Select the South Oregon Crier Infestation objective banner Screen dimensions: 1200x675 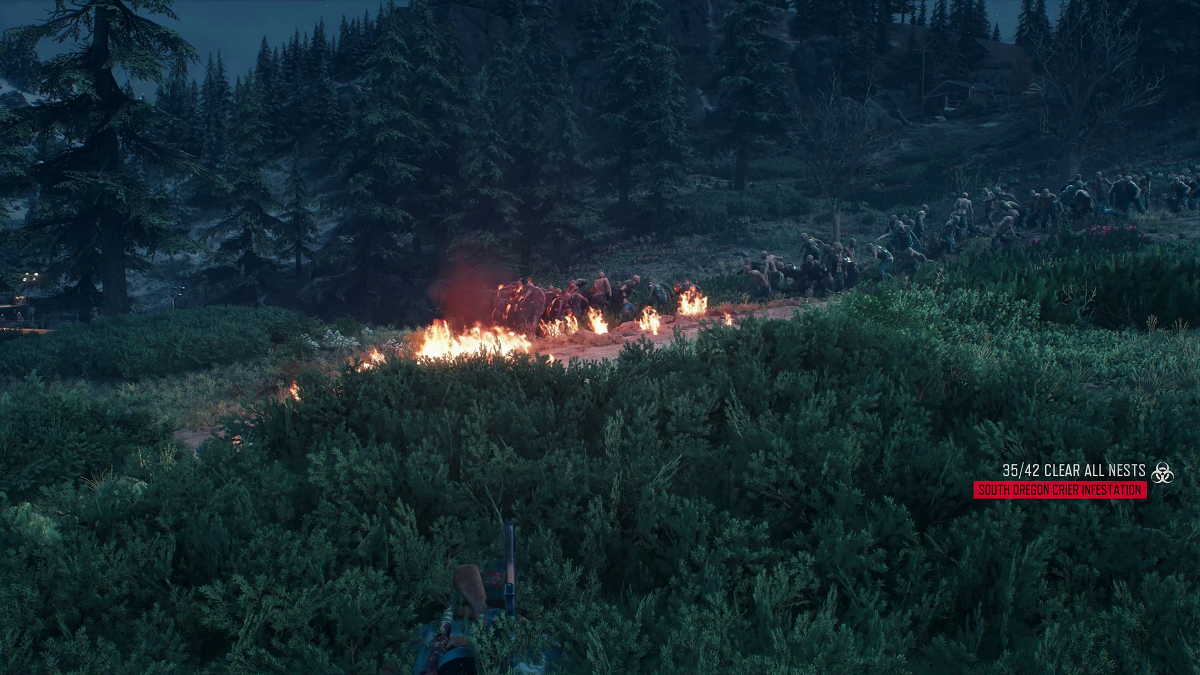[x=1059, y=490]
